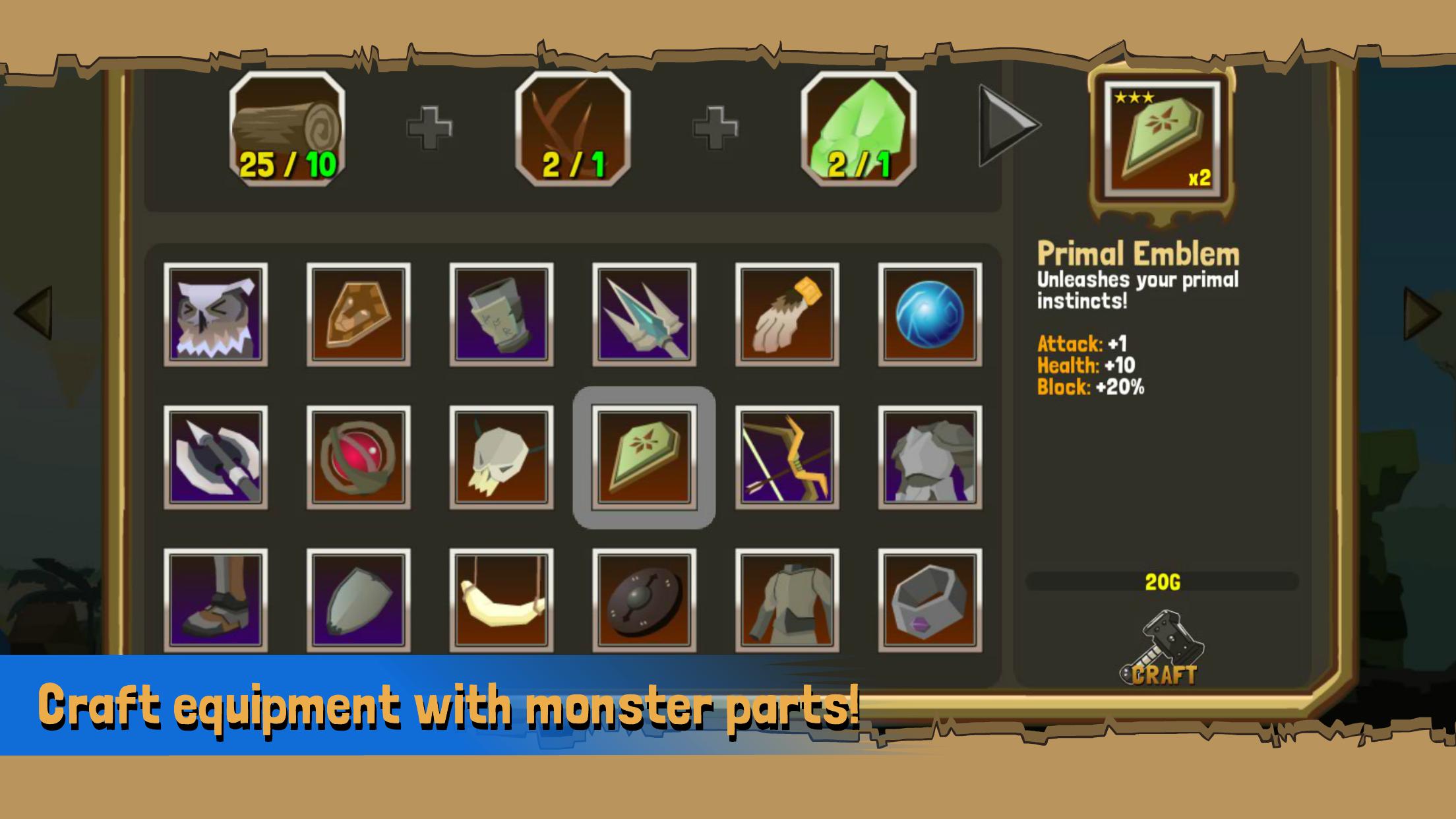Pick the furry claw glove recipe
Image resolution: width=1456 pixels, height=819 pixels.
coord(787,315)
